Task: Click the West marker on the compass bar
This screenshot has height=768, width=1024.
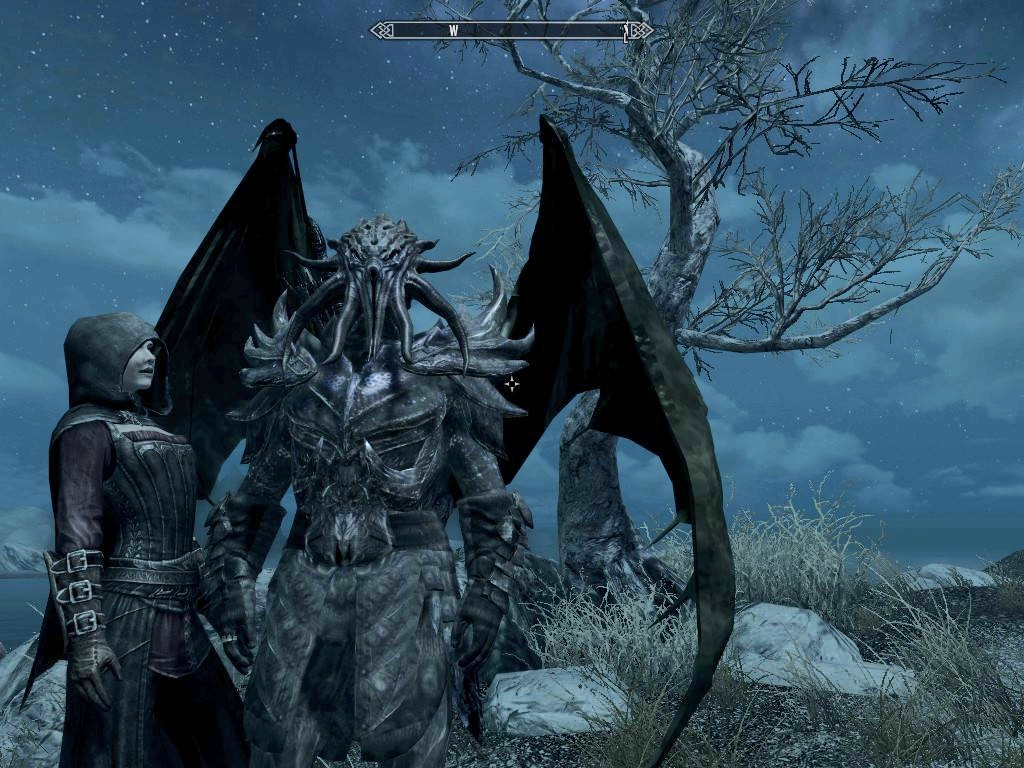Action: tap(453, 31)
